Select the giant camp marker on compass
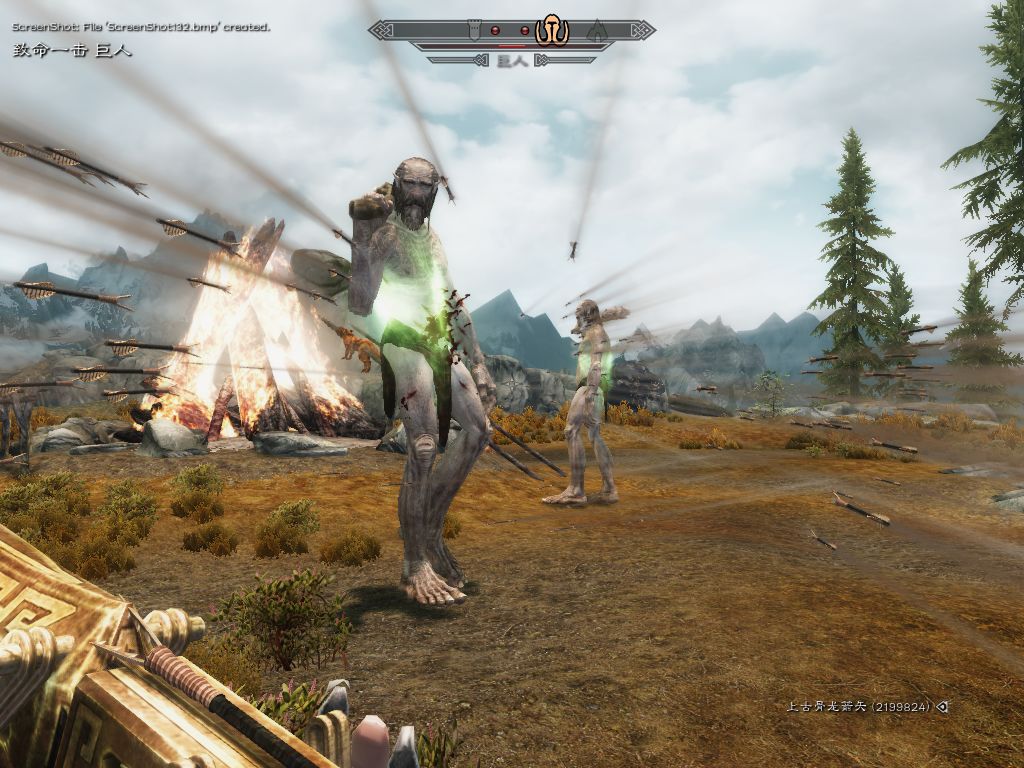The width and height of the screenshot is (1024, 768). click(551, 30)
